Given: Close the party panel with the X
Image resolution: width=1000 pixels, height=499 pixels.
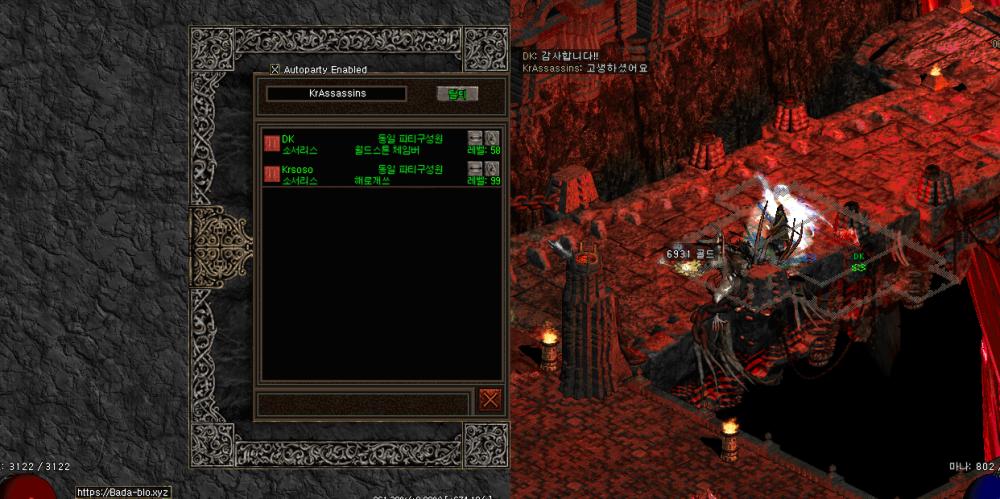Looking at the screenshot, I should pos(490,399).
